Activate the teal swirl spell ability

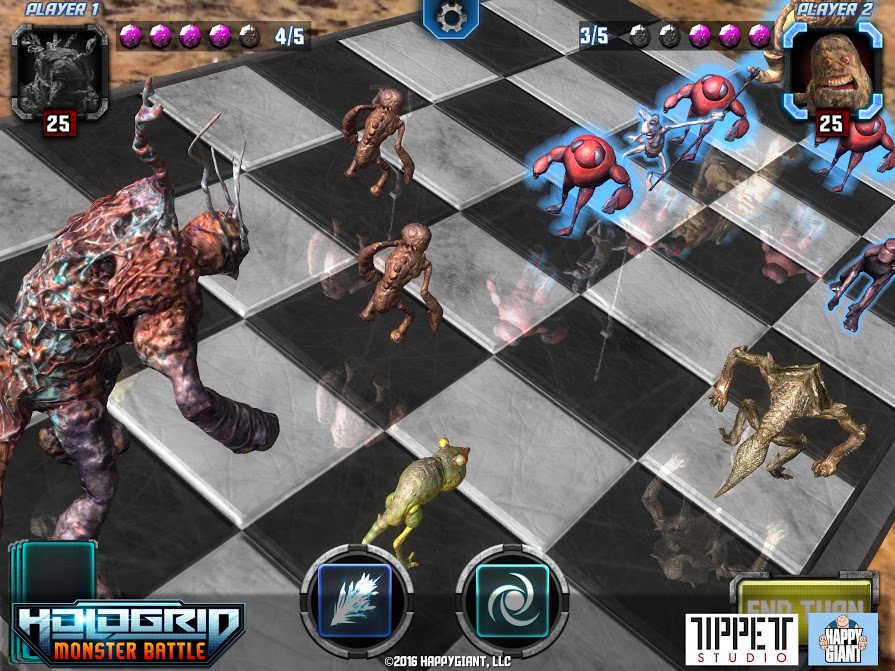[512, 598]
